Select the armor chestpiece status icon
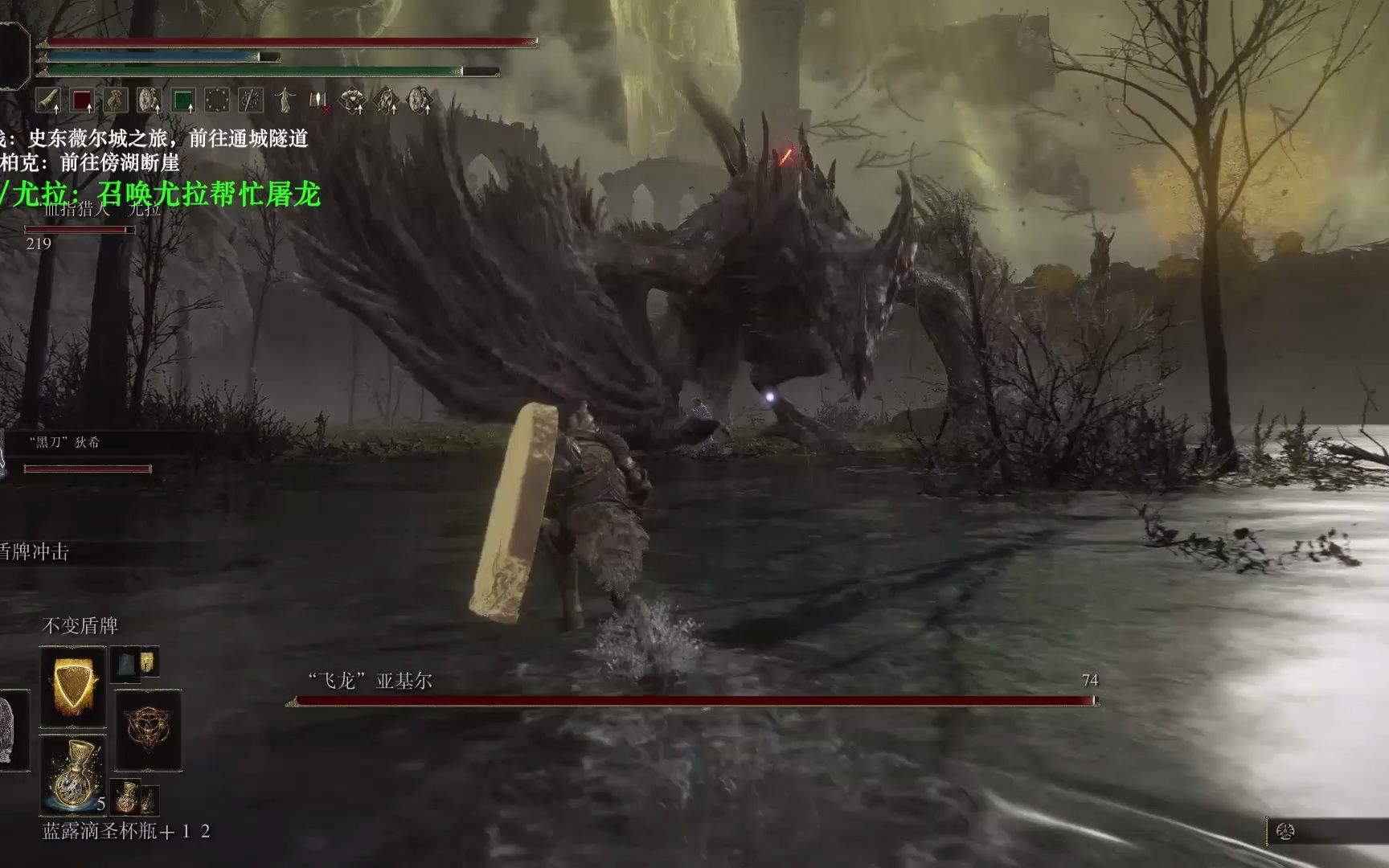The width and height of the screenshot is (1389, 868). point(351,100)
